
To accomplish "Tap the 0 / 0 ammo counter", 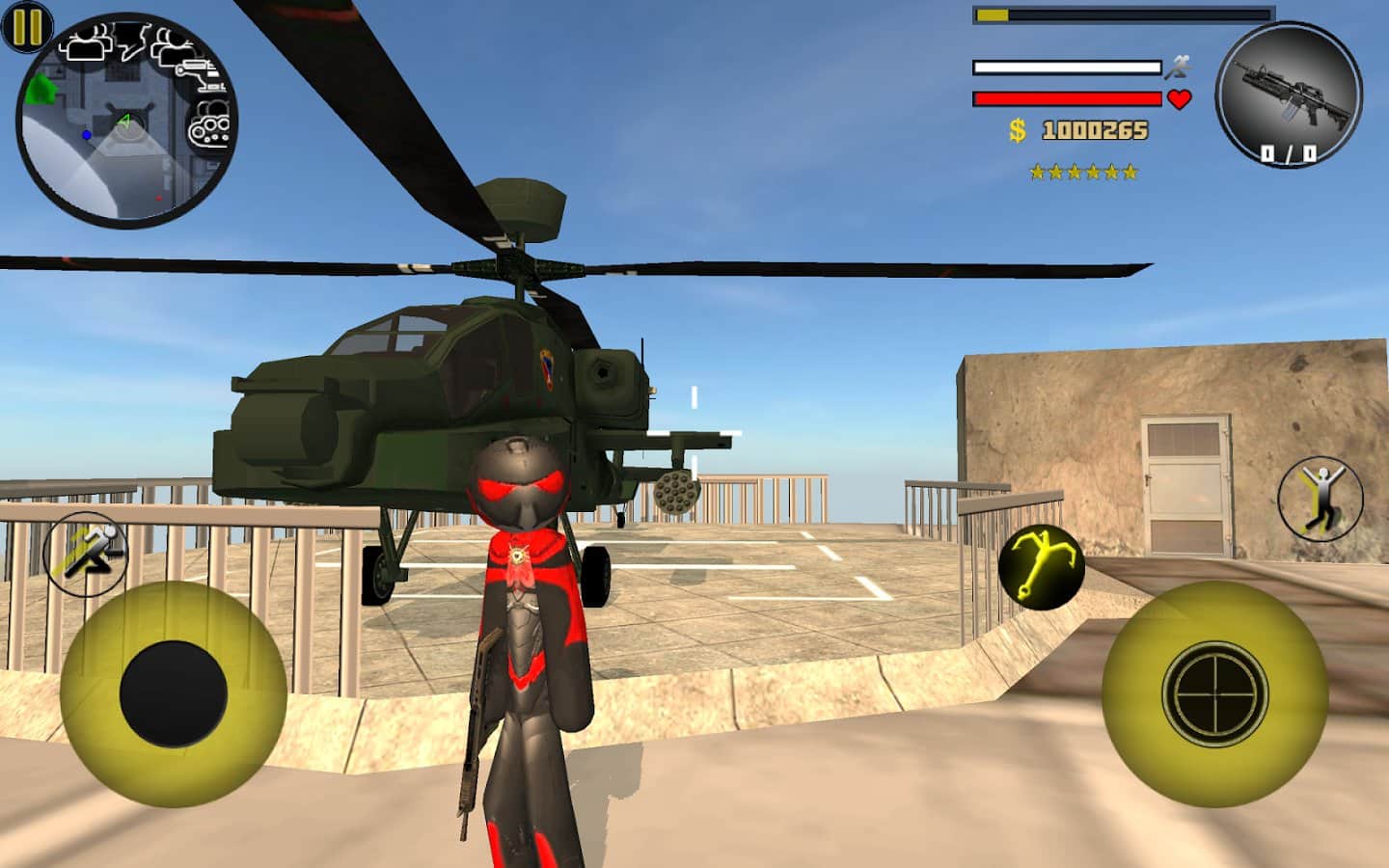I will (1290, 150).
